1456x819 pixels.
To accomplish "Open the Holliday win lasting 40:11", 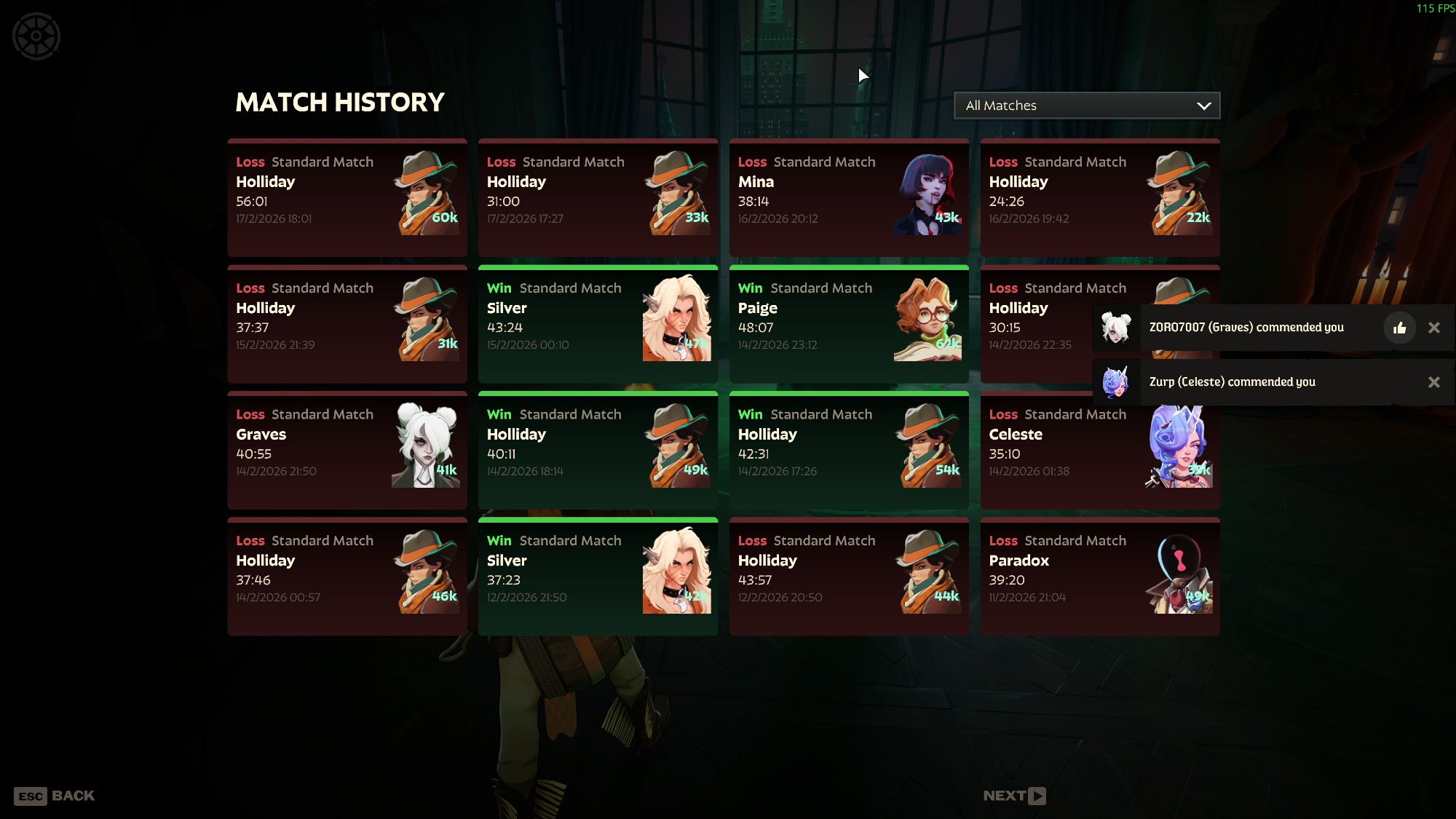I will click(x=598, y=450).
